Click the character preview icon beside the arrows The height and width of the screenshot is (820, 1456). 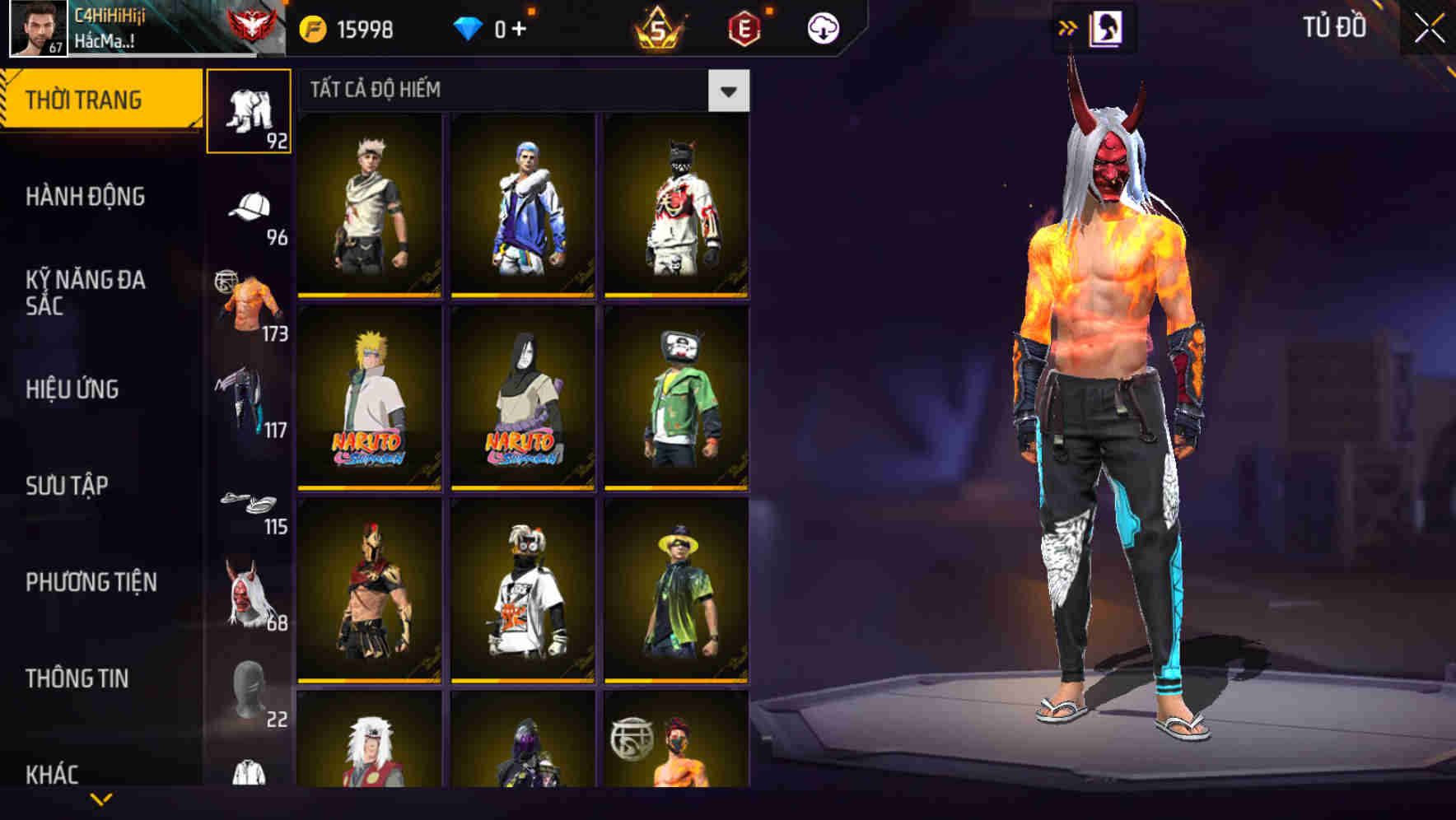point(1105,26)
